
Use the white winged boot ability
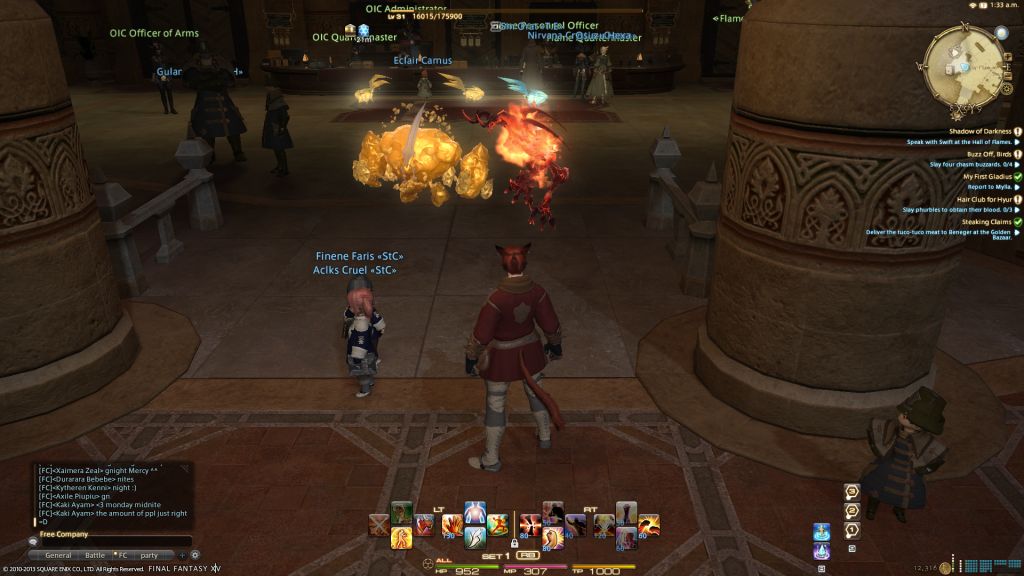point(474,538)
